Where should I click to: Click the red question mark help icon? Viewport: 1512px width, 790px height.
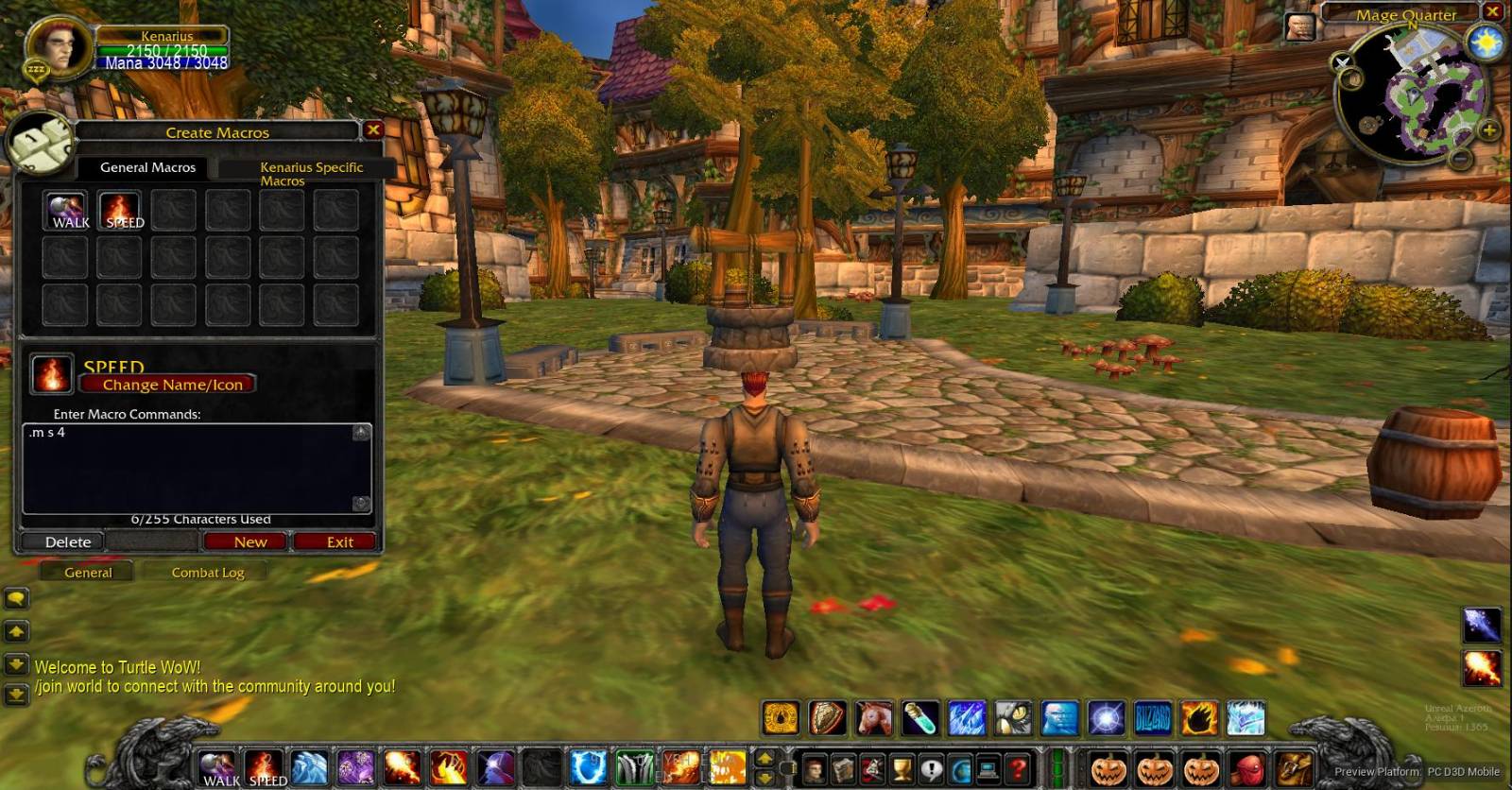click(1019, 768)
